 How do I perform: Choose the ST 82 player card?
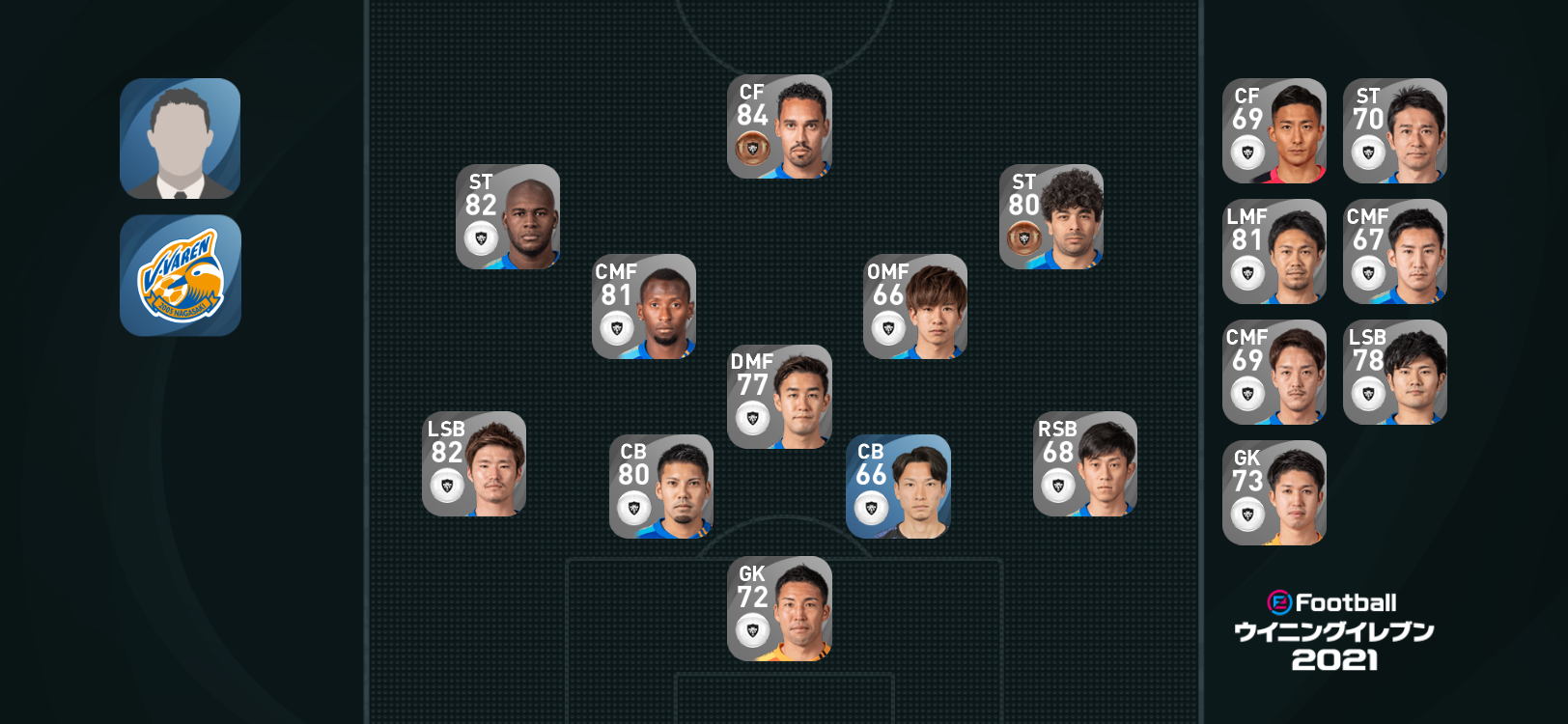tap(508, 216)
